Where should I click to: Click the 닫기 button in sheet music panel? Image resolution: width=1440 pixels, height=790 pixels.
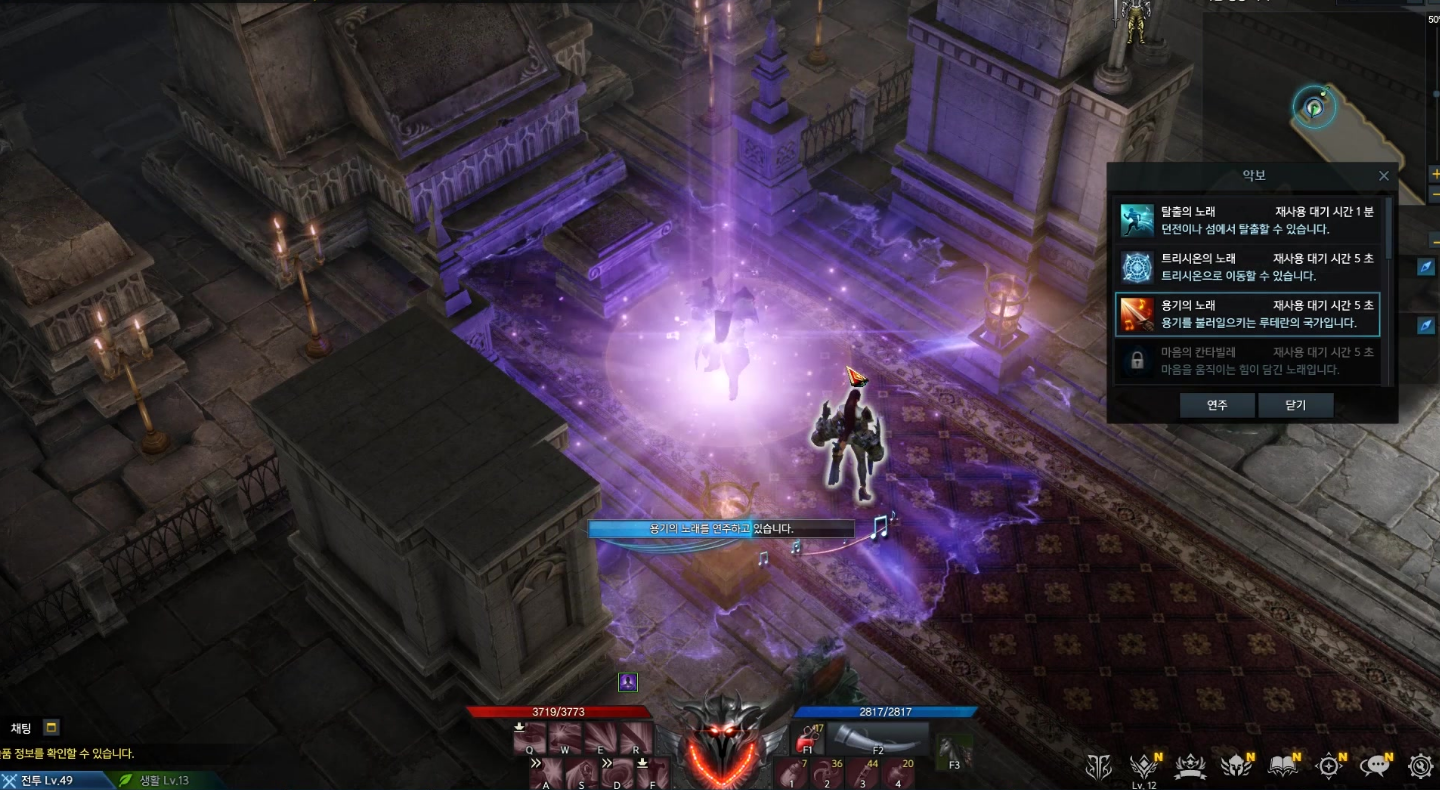pos(1295,405)
